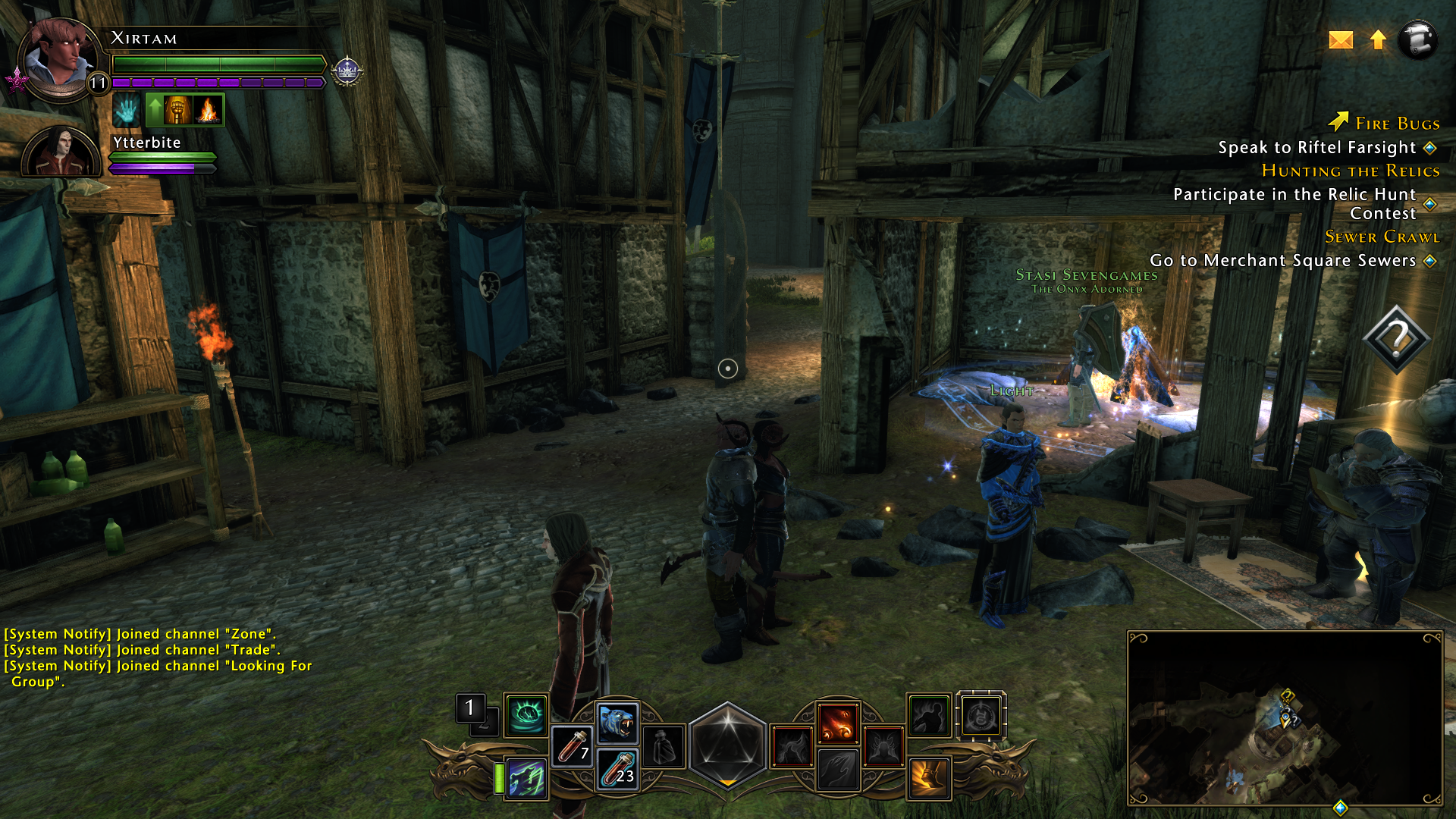Collapse the Fire Bugs quest entry
1456x819 pixels.
(1397, 124)
